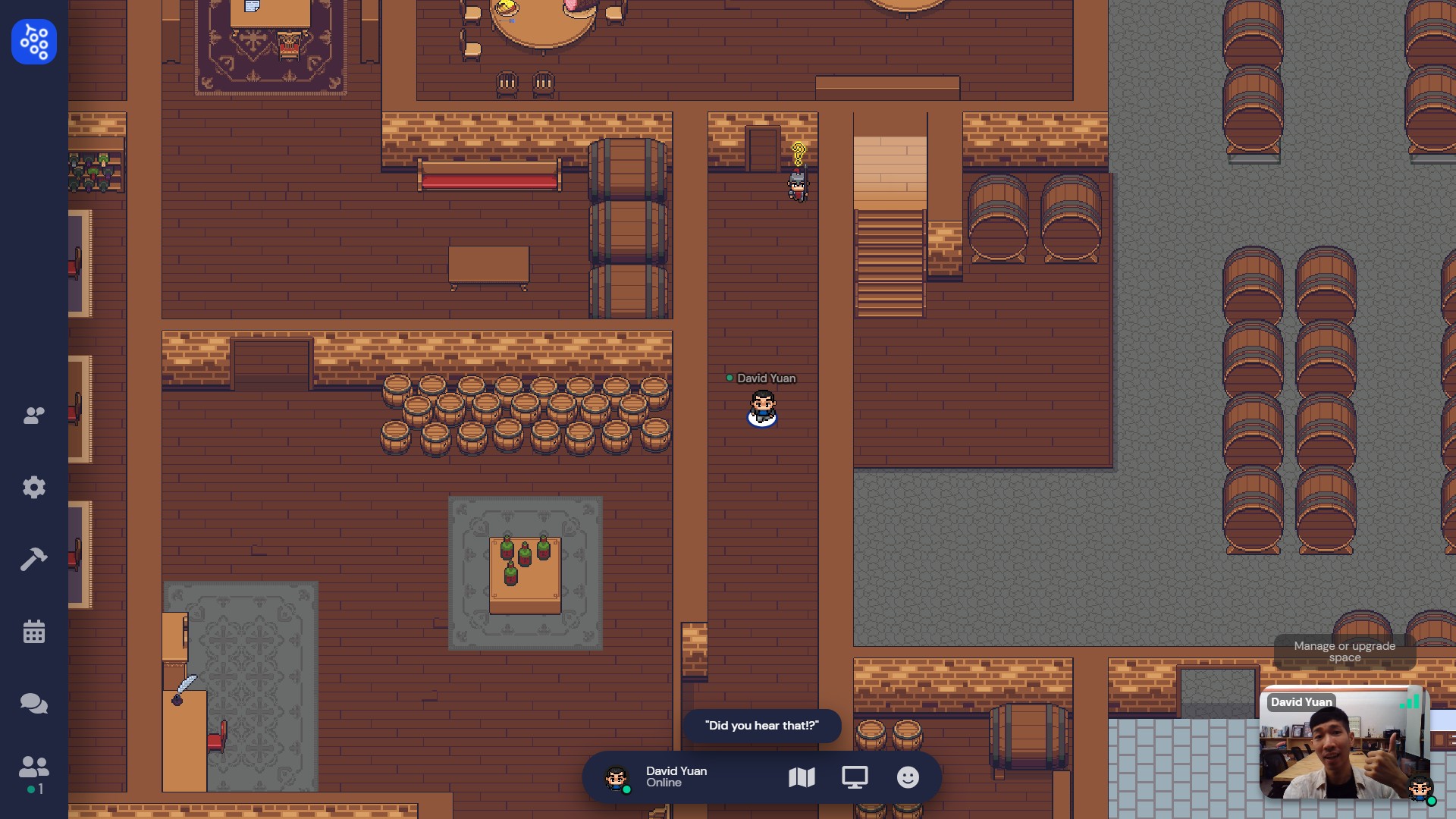Open the chat bubbles panel
This screenshot has height=819, width=1456.
tap(34, 704)
